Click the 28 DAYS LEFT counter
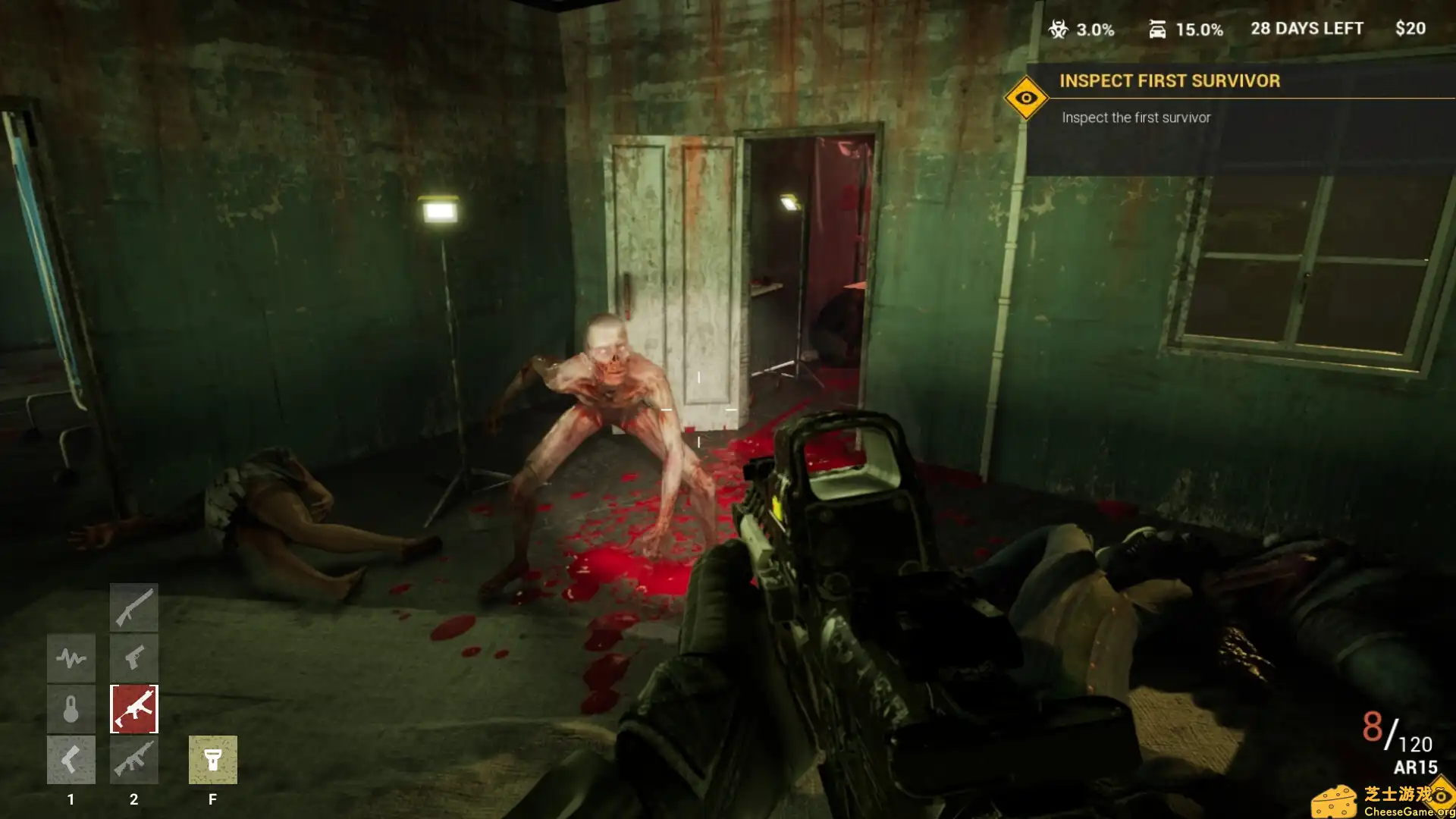Image resolution: width=1456 pixels, height=819 pixels. pos(1307,29)
